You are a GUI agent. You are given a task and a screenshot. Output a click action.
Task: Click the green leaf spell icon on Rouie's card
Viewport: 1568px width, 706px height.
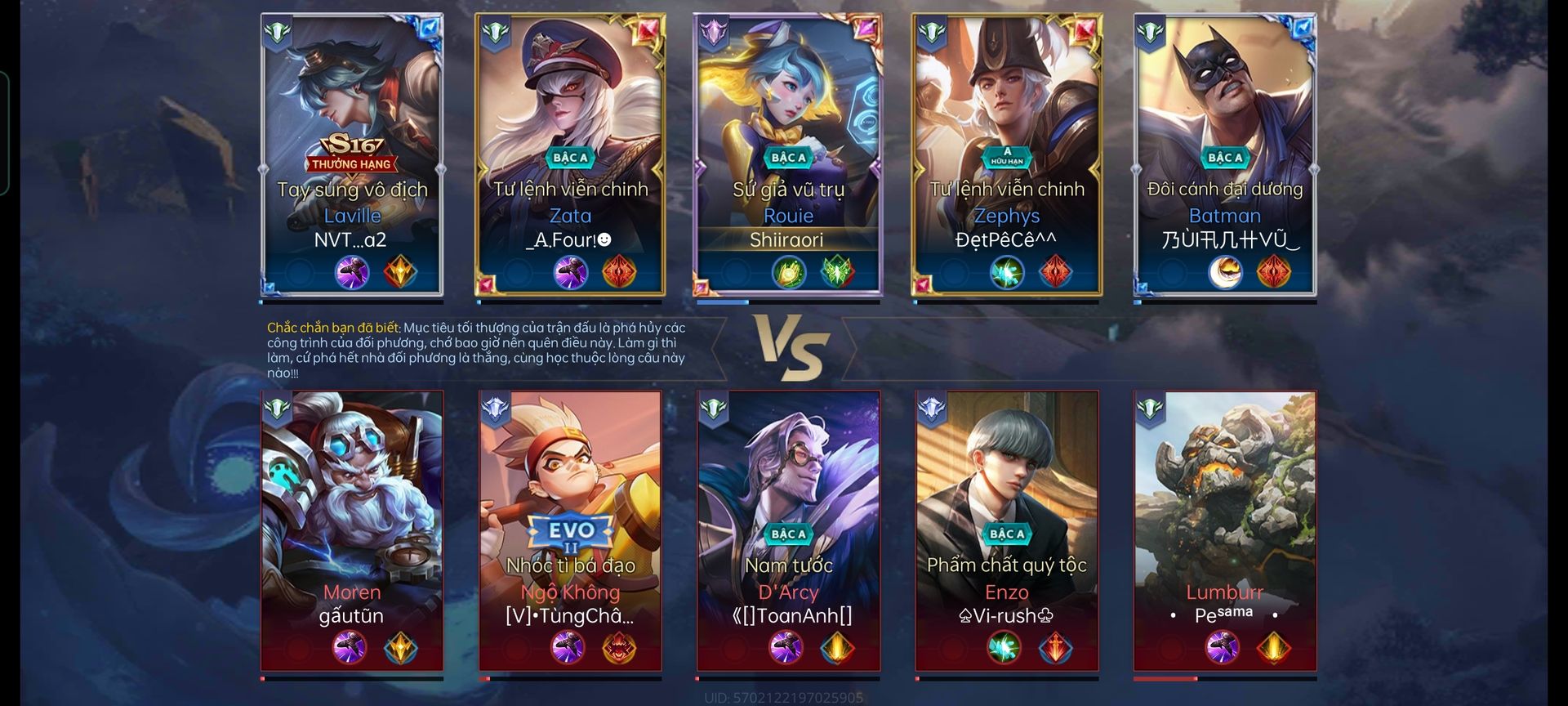tap(837, 272)
